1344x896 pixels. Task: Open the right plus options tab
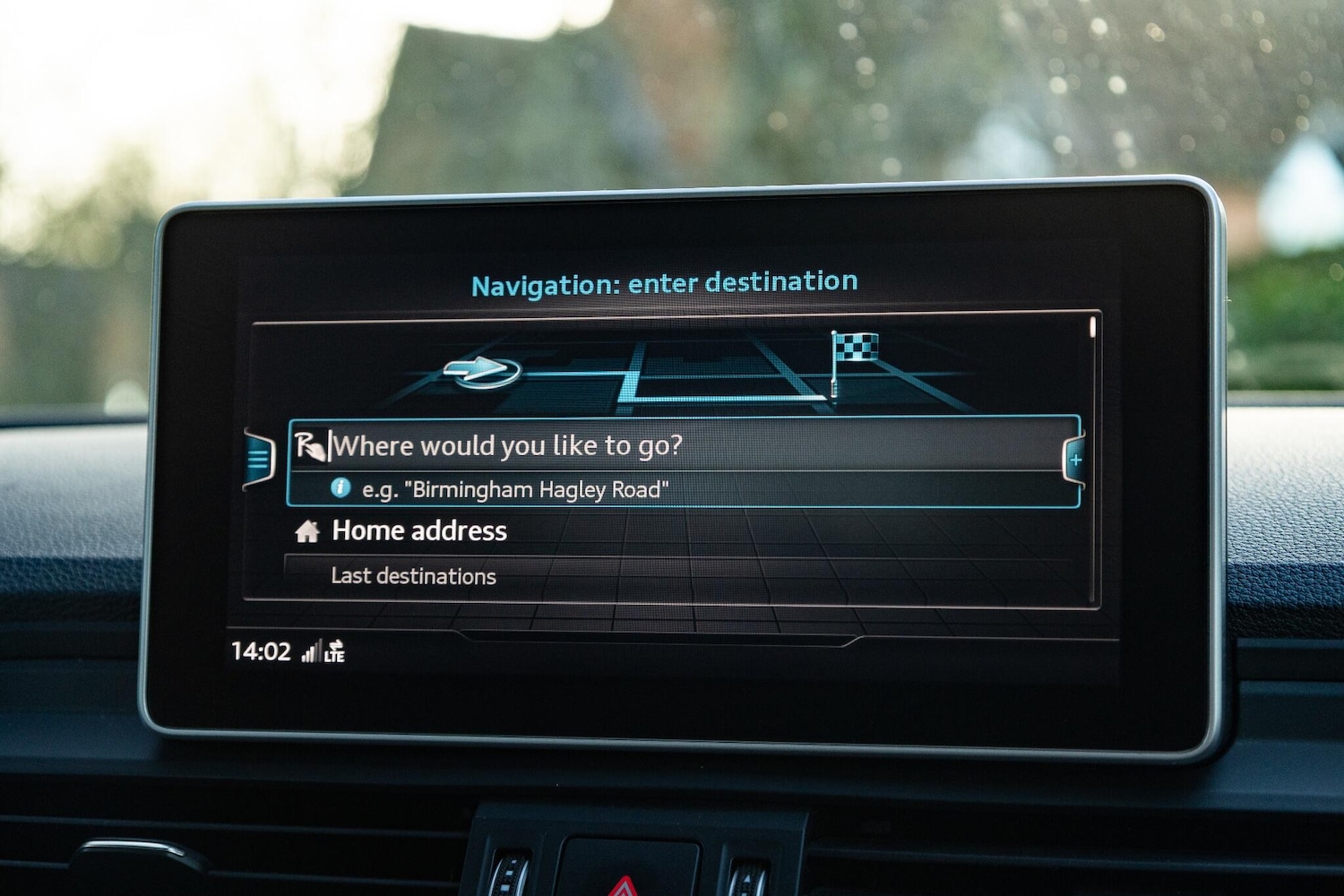[1075, 461]
